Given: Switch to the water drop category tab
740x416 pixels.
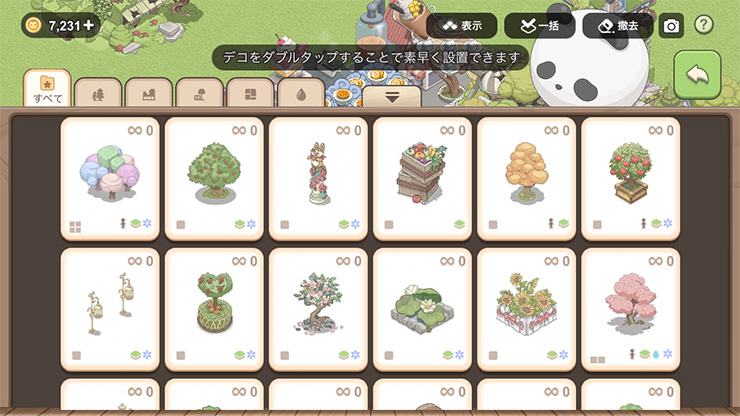Looking at the screenshot, I should point(301,93).
